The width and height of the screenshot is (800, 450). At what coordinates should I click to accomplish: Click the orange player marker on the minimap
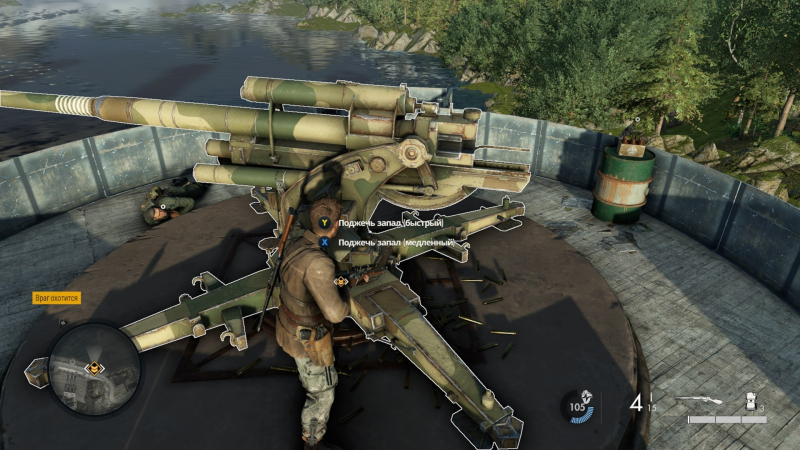94,369
